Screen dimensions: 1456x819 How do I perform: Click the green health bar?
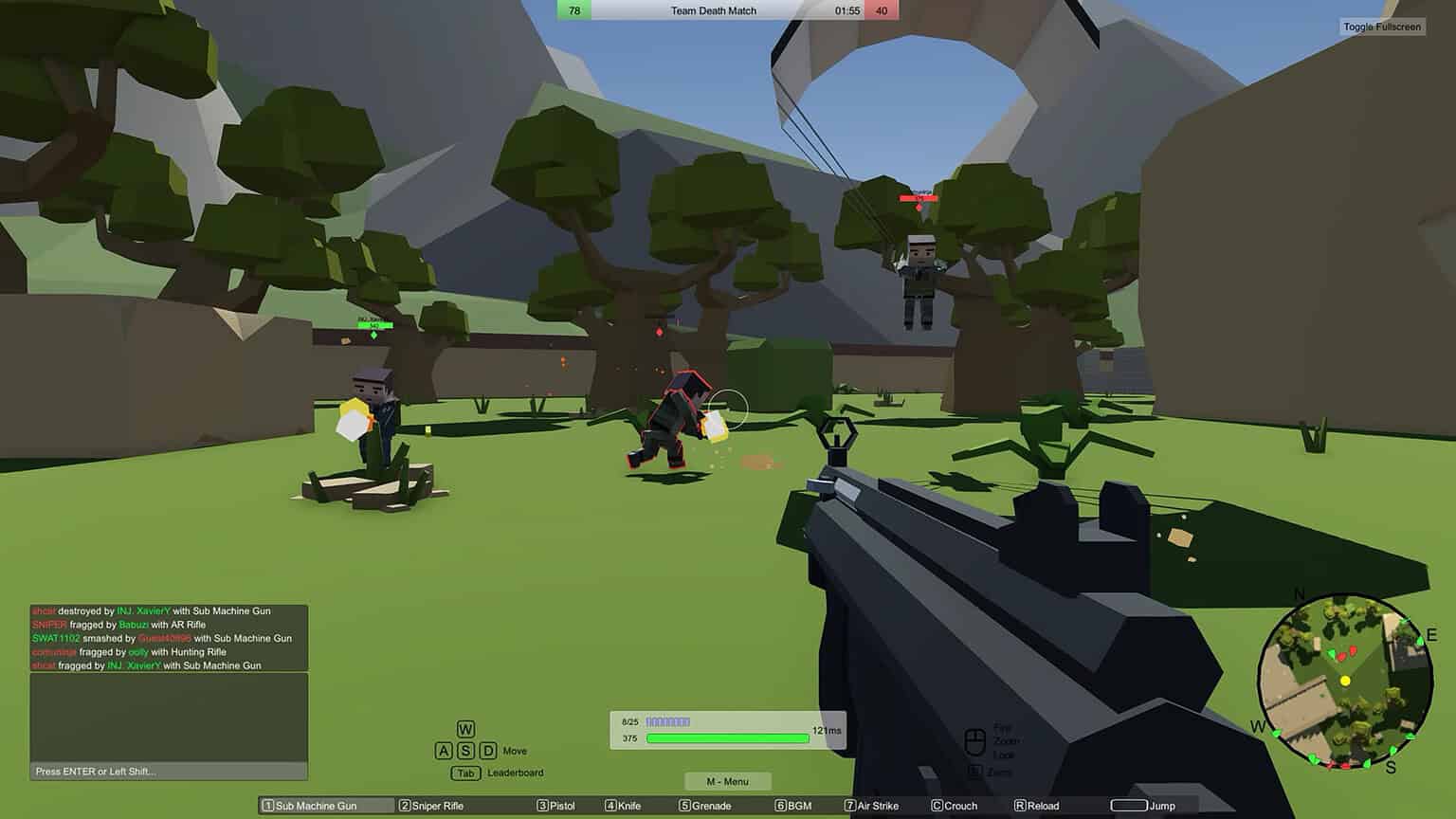point(727,737)
